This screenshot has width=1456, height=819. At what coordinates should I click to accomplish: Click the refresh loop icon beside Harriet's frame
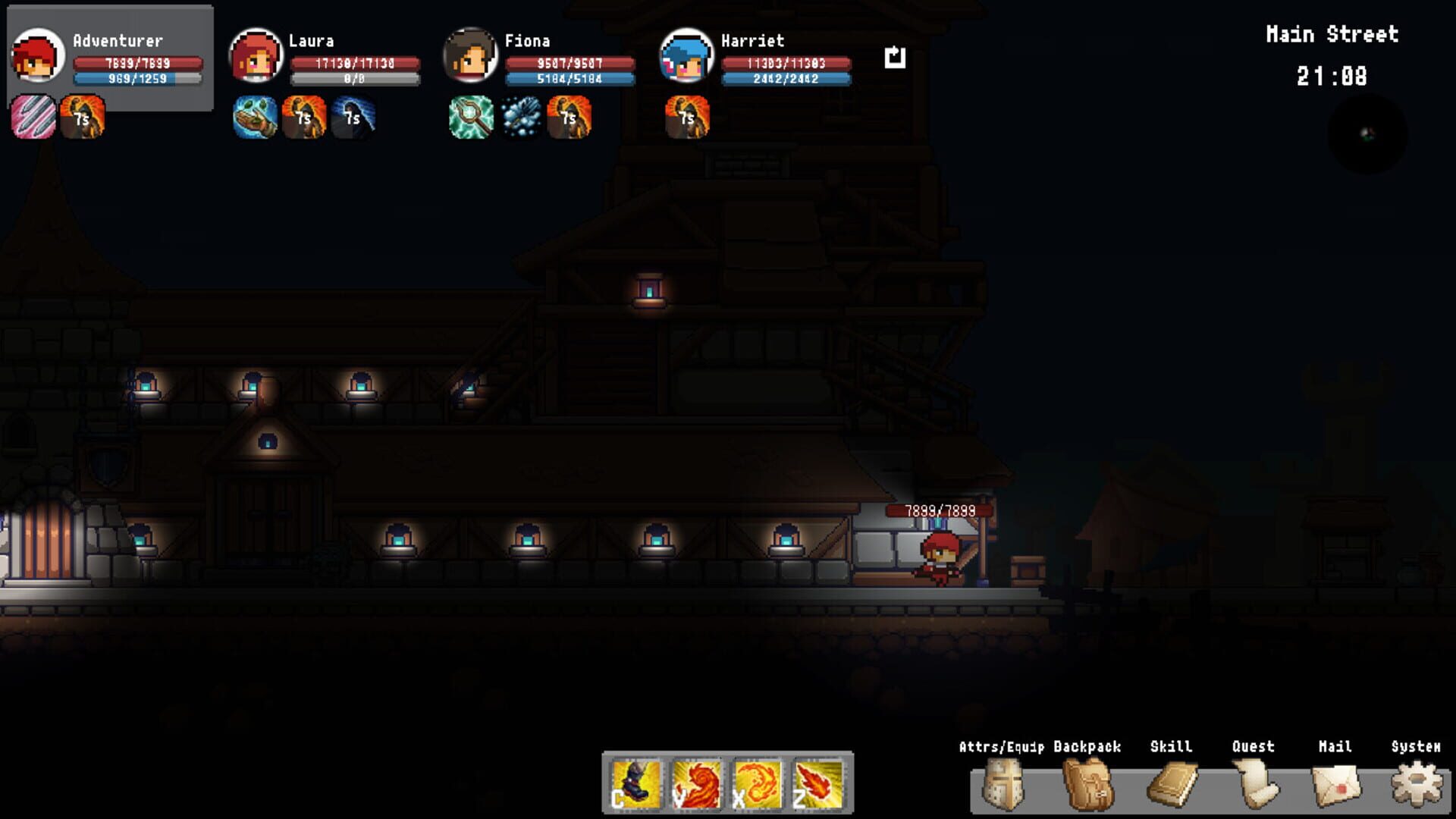[895, 55]
